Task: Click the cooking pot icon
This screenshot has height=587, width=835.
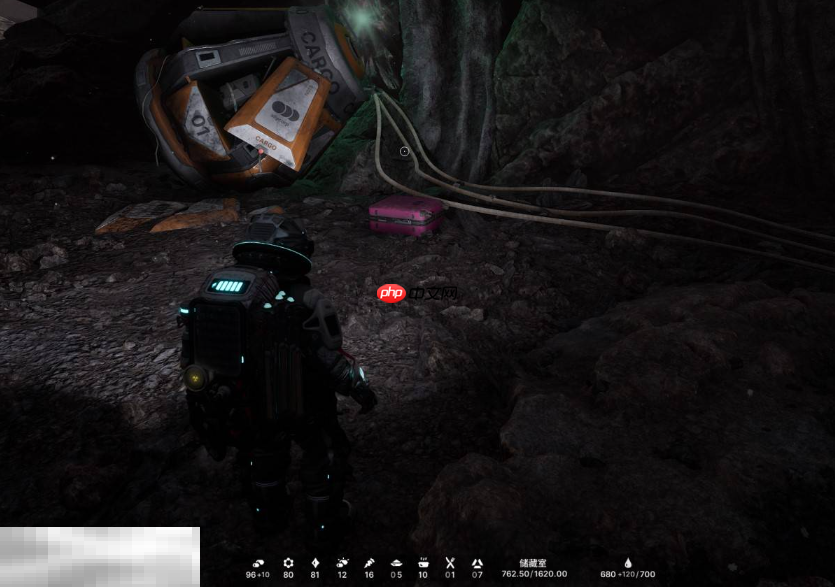Action: [x=423, y=563]
